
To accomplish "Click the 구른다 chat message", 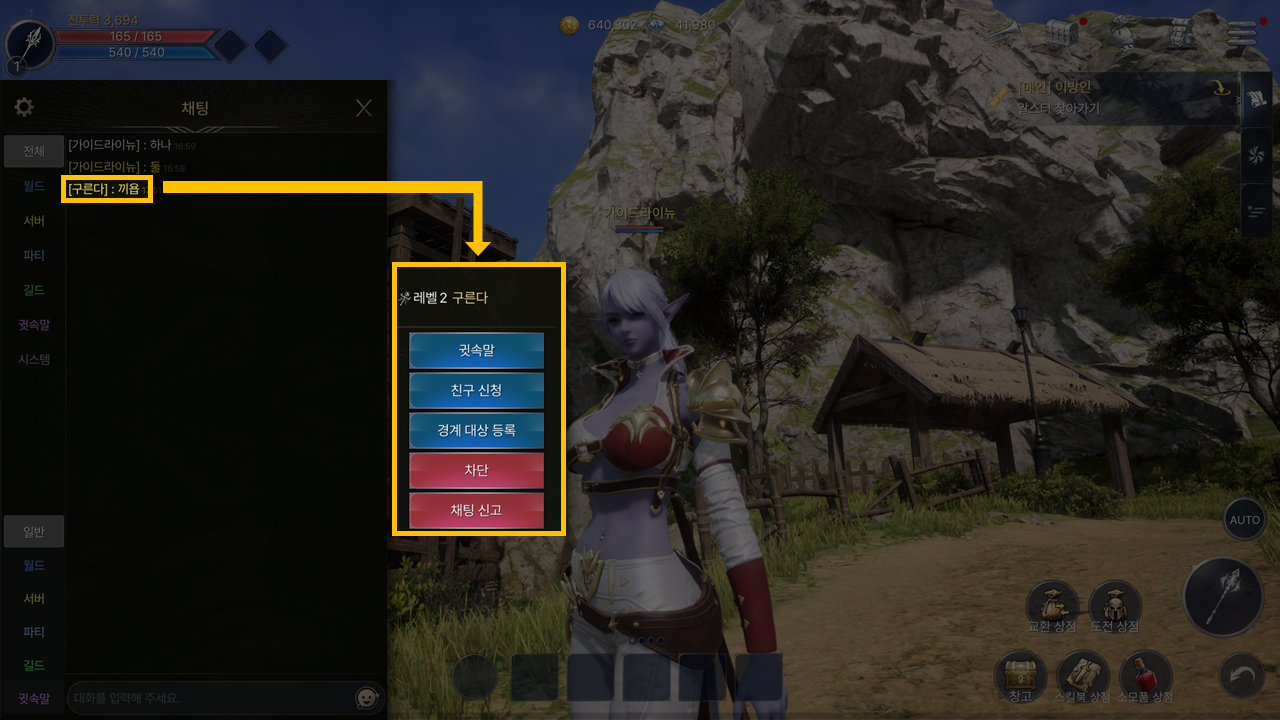I will point(107,189).
